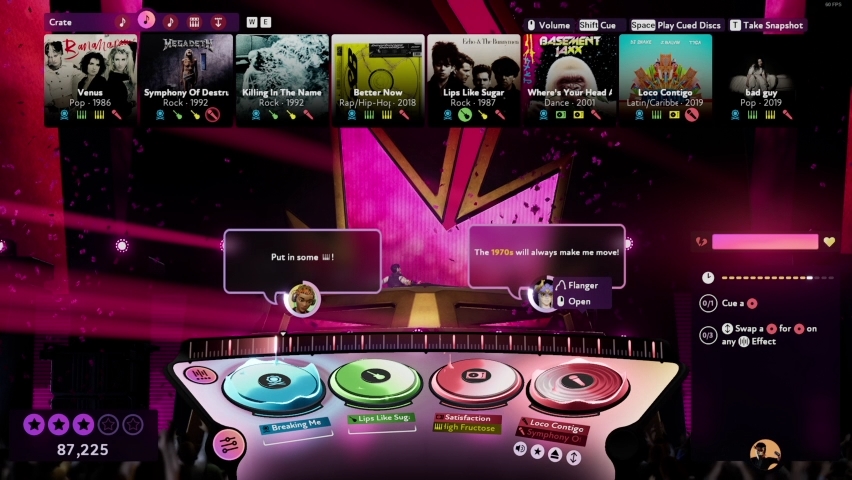Select the Where's Your Head At card
Image resolution: width=852 pixels, height=480 pixels.
coord(570,80)
